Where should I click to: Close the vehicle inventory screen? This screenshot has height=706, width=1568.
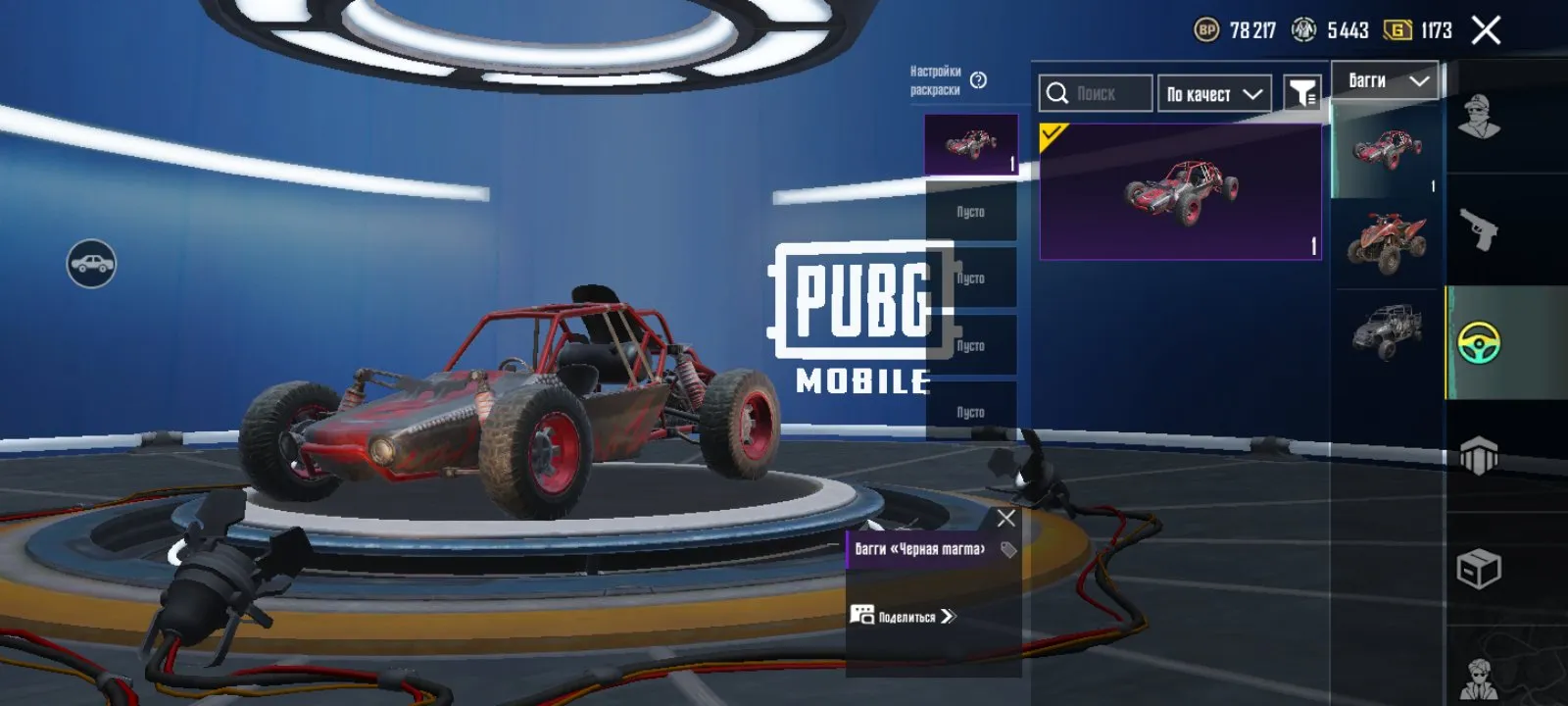pyautogui.click(x=1486, y=31)
